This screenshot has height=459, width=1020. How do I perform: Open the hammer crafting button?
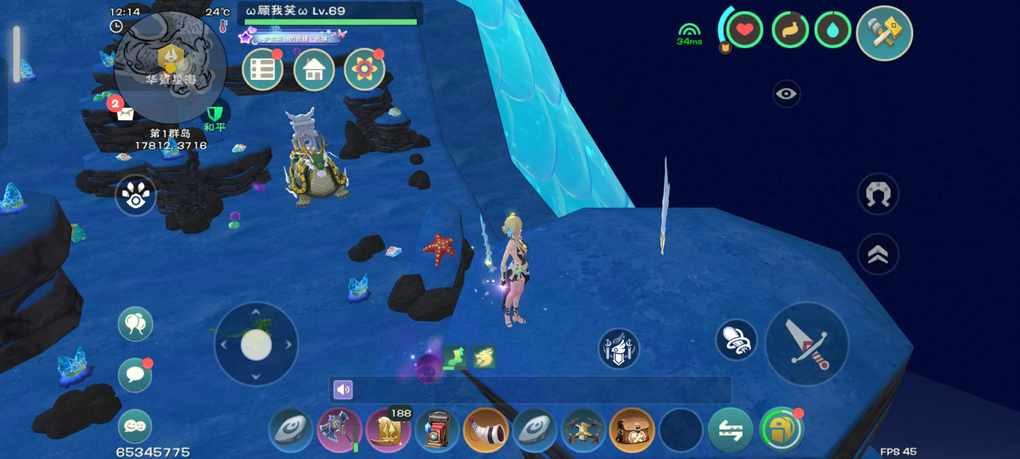884,33
